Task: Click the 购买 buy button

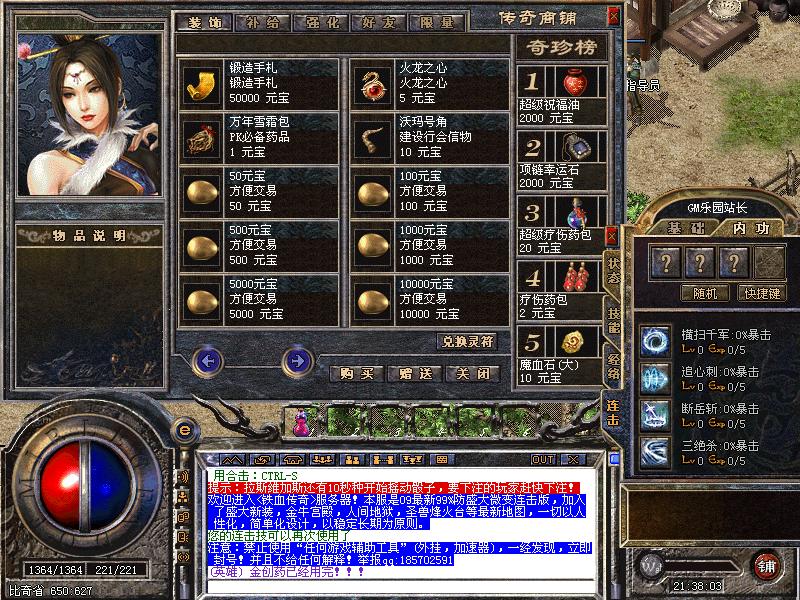Action: coord(358,374)
